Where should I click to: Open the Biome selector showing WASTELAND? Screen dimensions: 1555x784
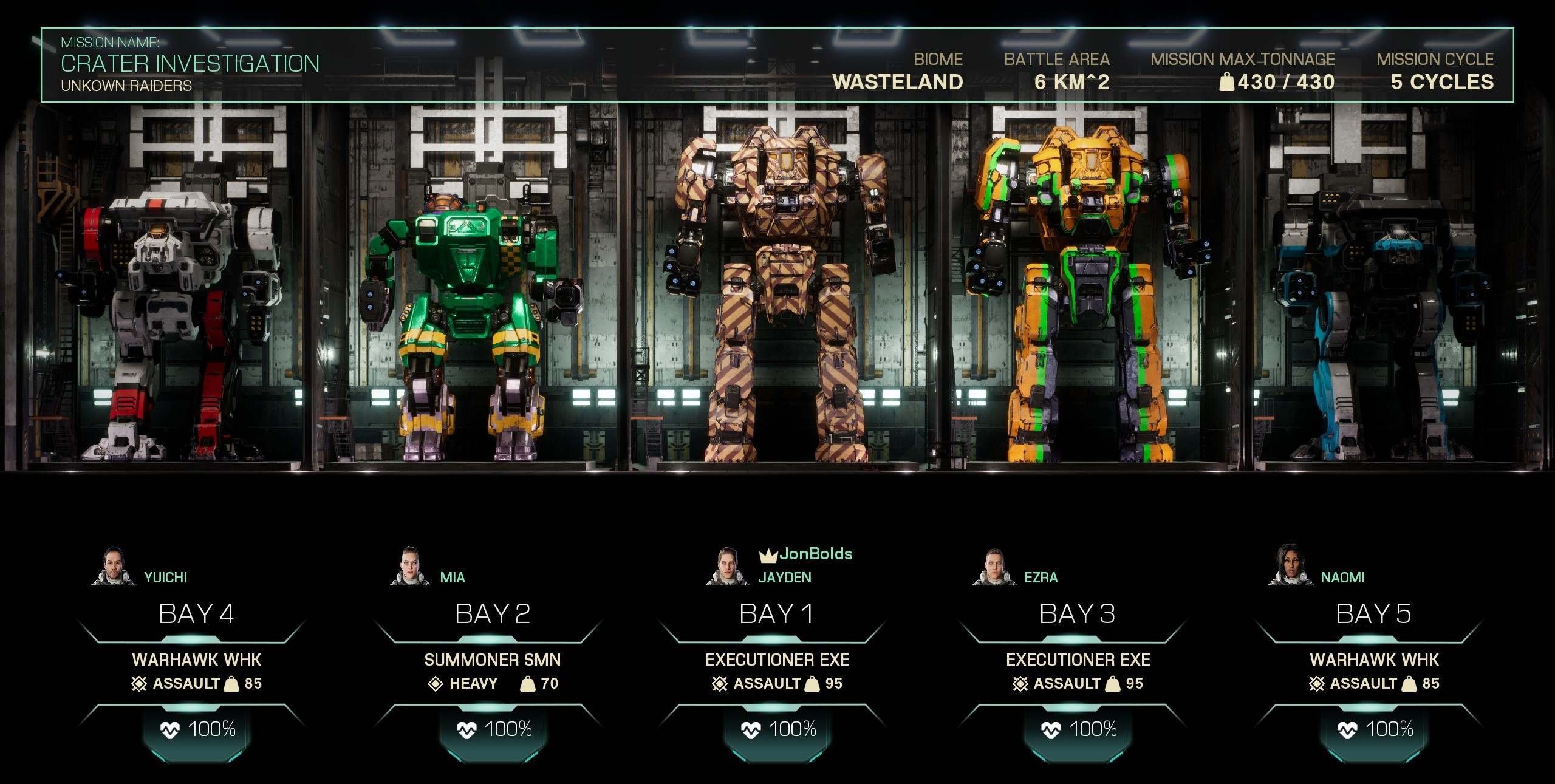point(897,81)
